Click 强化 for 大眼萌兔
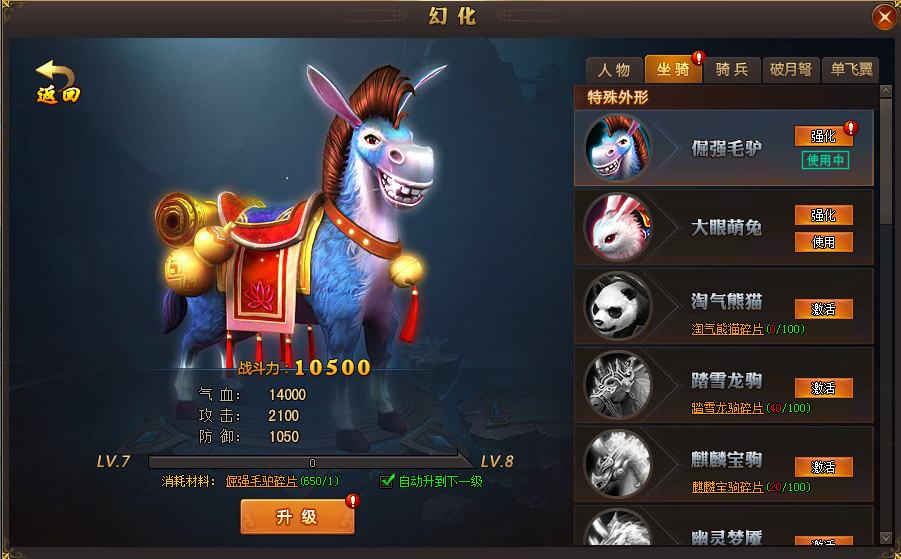This screenshot has height=559, width=901. click(x=823, y=215)
